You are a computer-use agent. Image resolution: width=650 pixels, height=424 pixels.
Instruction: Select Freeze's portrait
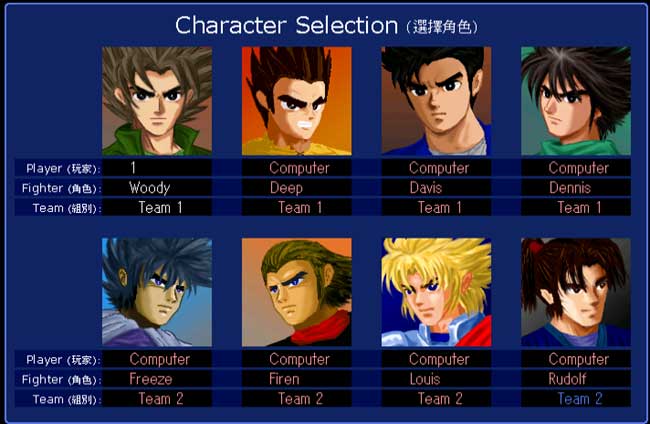click(157, 292)
